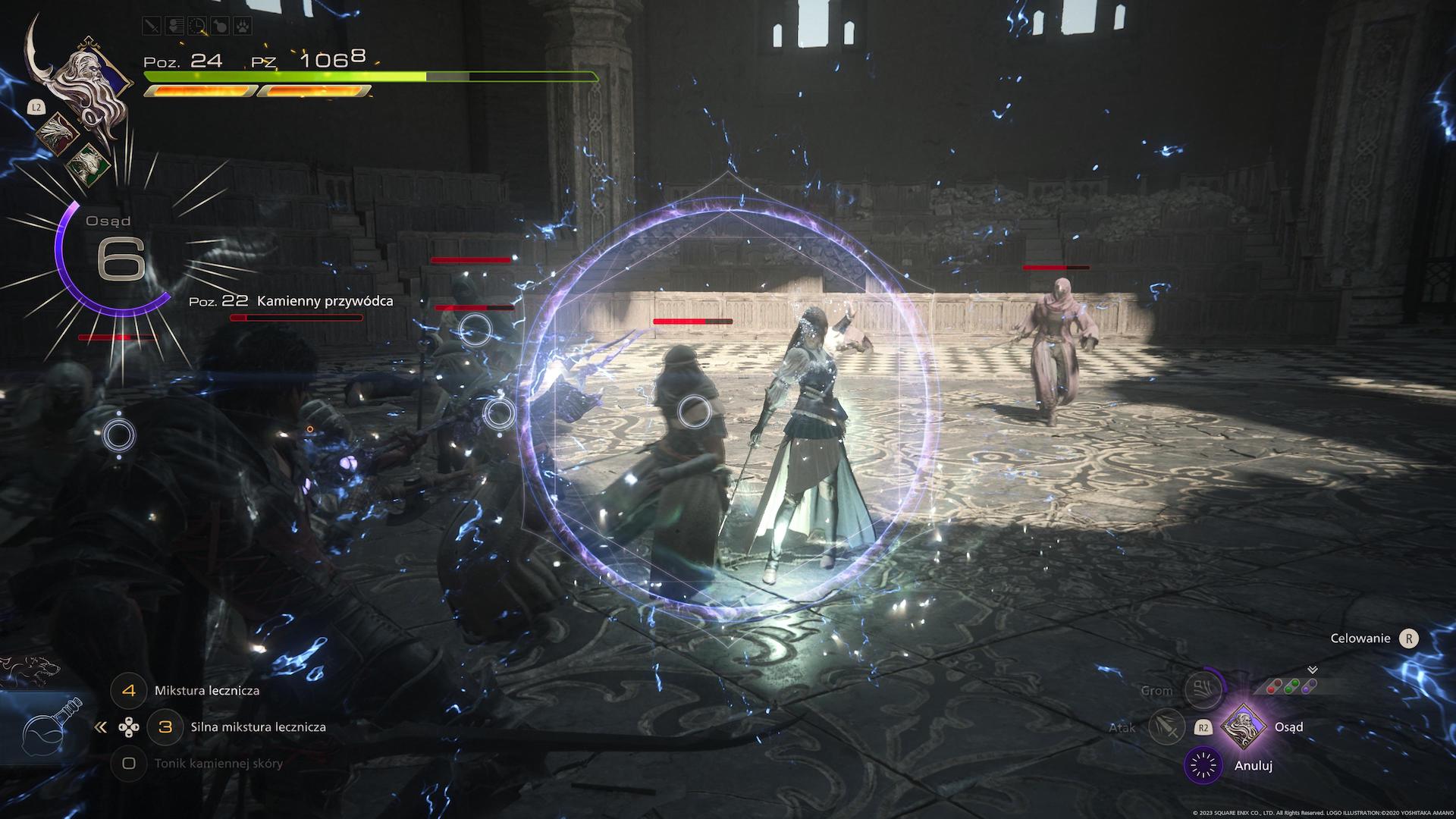
Task: Trigger the Grom ability icon
Action: point(1203,690)
